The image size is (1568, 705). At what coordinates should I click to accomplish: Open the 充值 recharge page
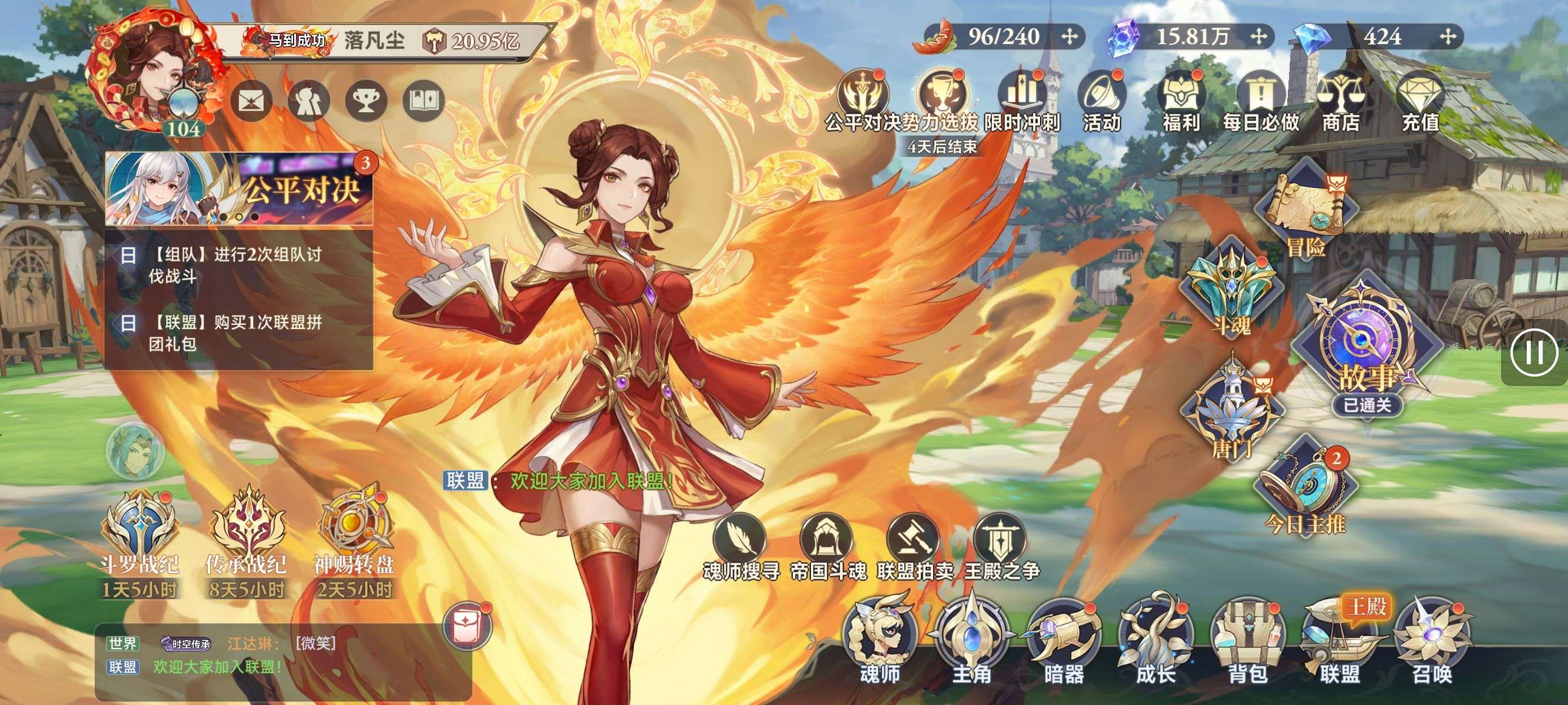point(1420,102)
